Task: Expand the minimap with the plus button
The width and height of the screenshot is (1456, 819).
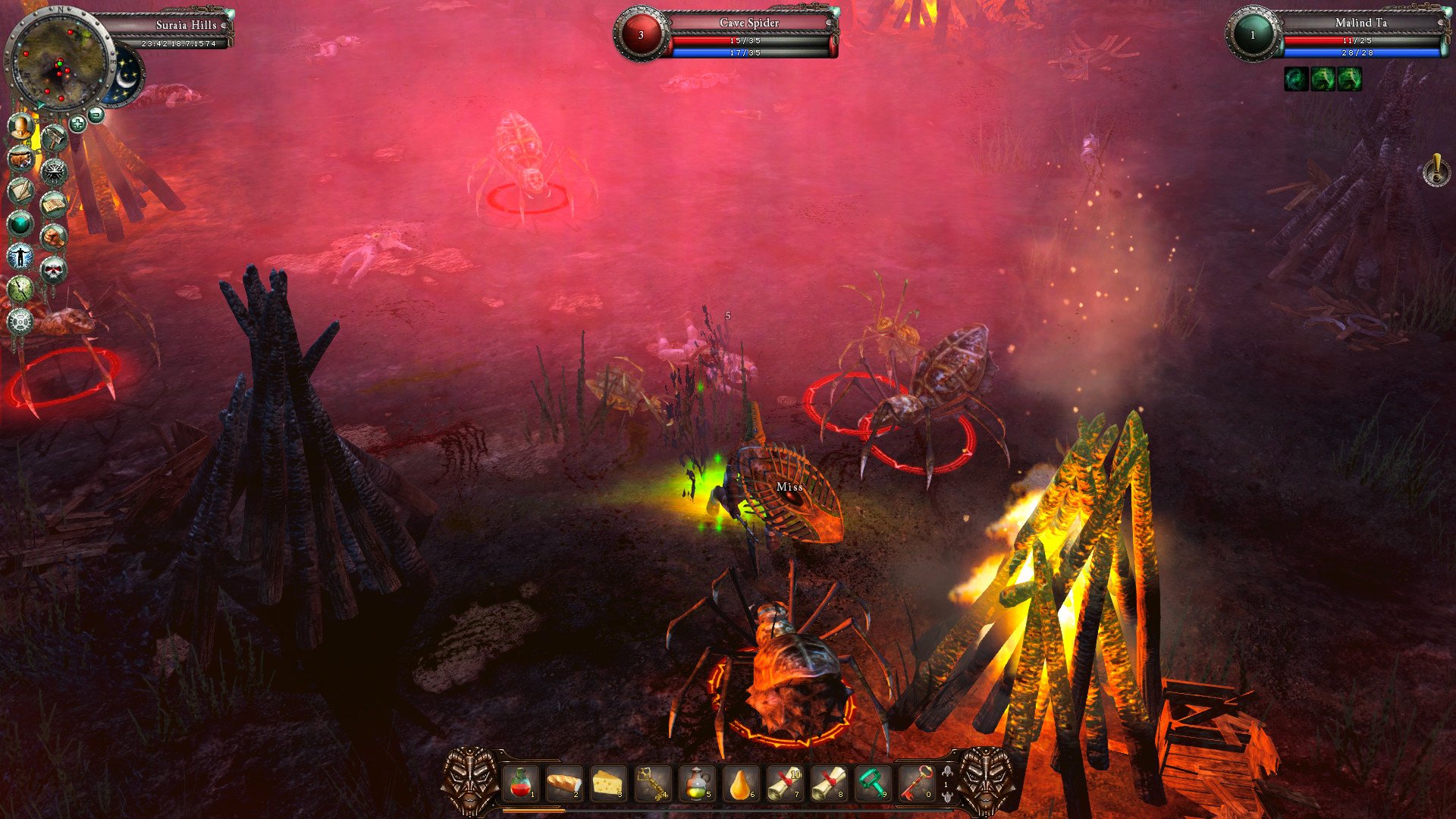Action: click(x=78, y=124)
